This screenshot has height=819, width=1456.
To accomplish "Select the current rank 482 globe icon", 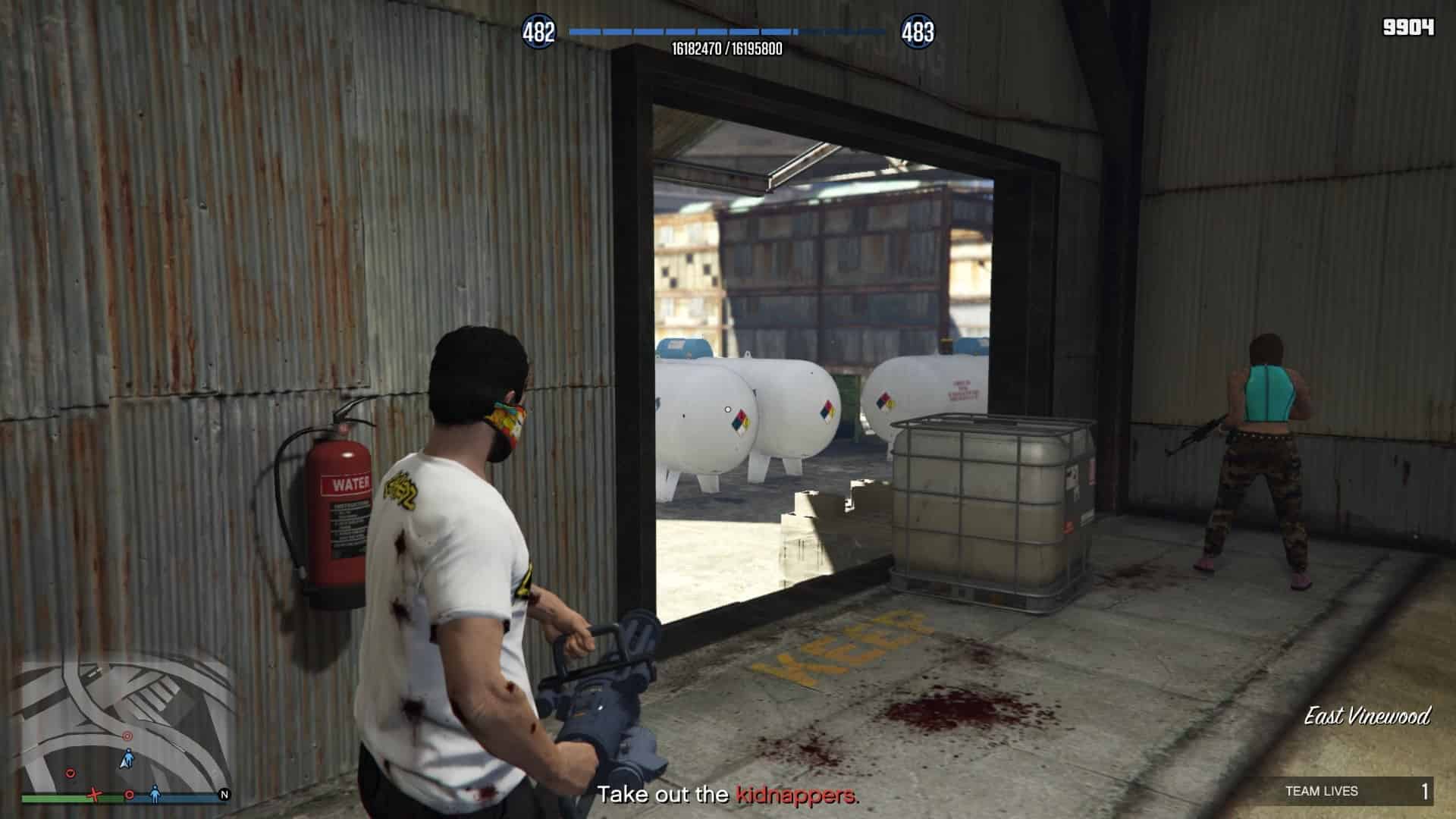I will point(538,33).
